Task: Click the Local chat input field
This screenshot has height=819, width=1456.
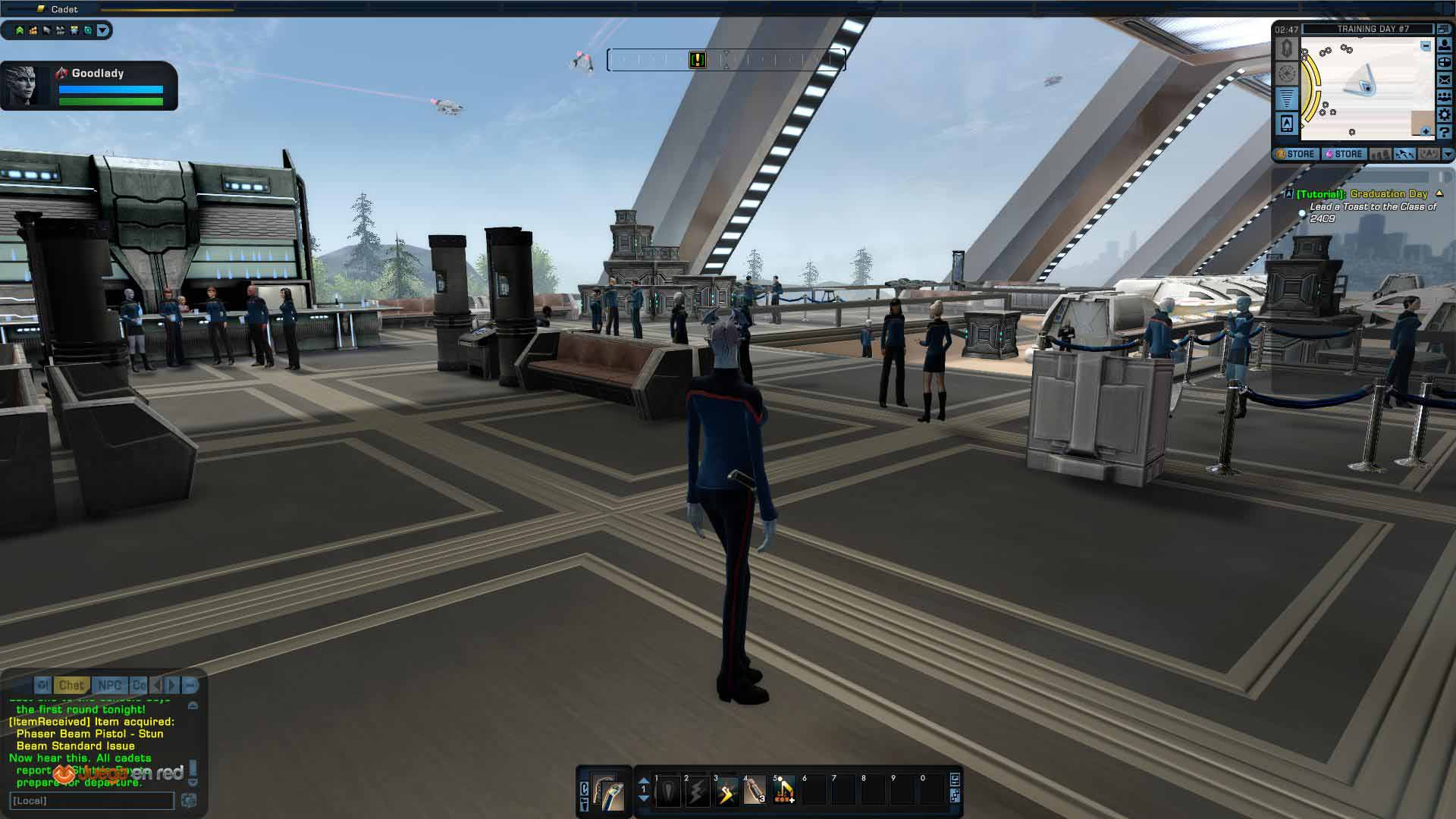Action: coord(91,801)
